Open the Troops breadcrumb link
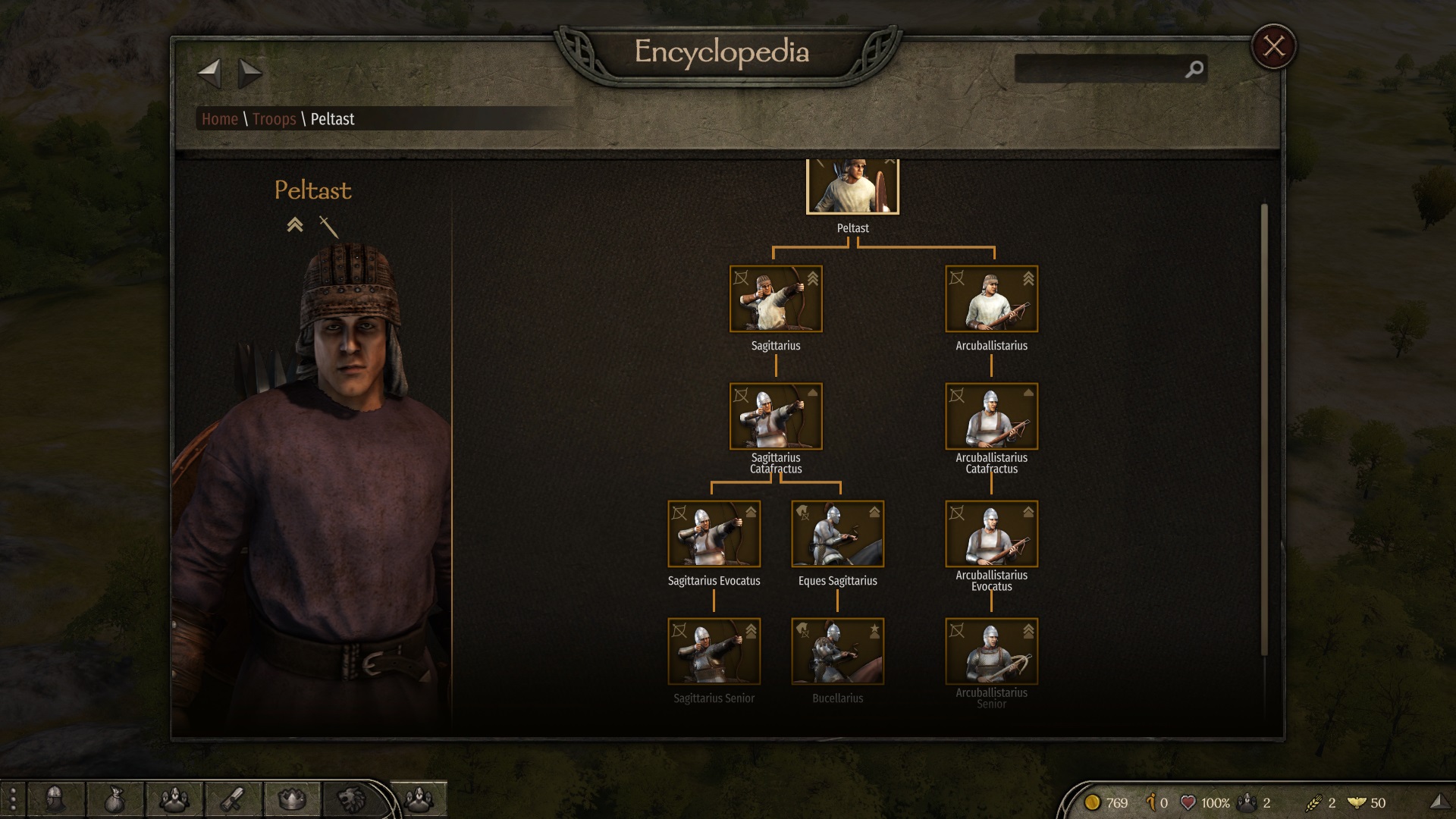 pyautogui.click(x=274, y=119)
